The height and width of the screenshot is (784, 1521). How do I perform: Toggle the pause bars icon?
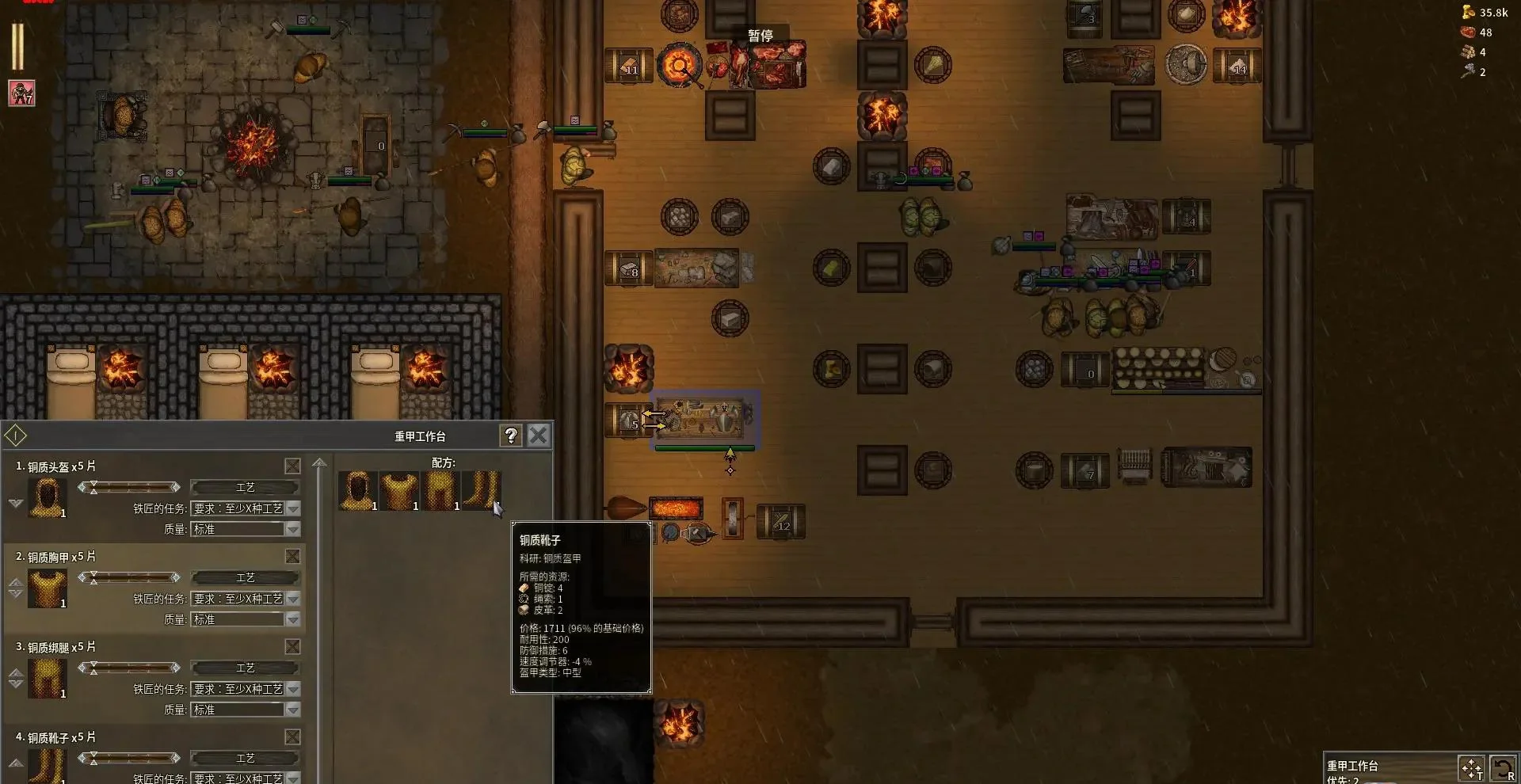pyautogui.click(x=17, y=46)
